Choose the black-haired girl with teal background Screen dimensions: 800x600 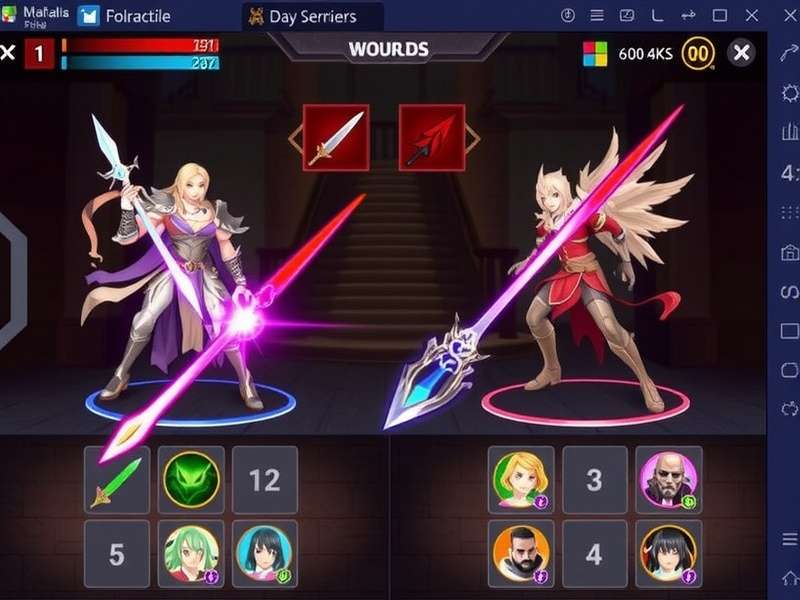click(x=265, y=553)
